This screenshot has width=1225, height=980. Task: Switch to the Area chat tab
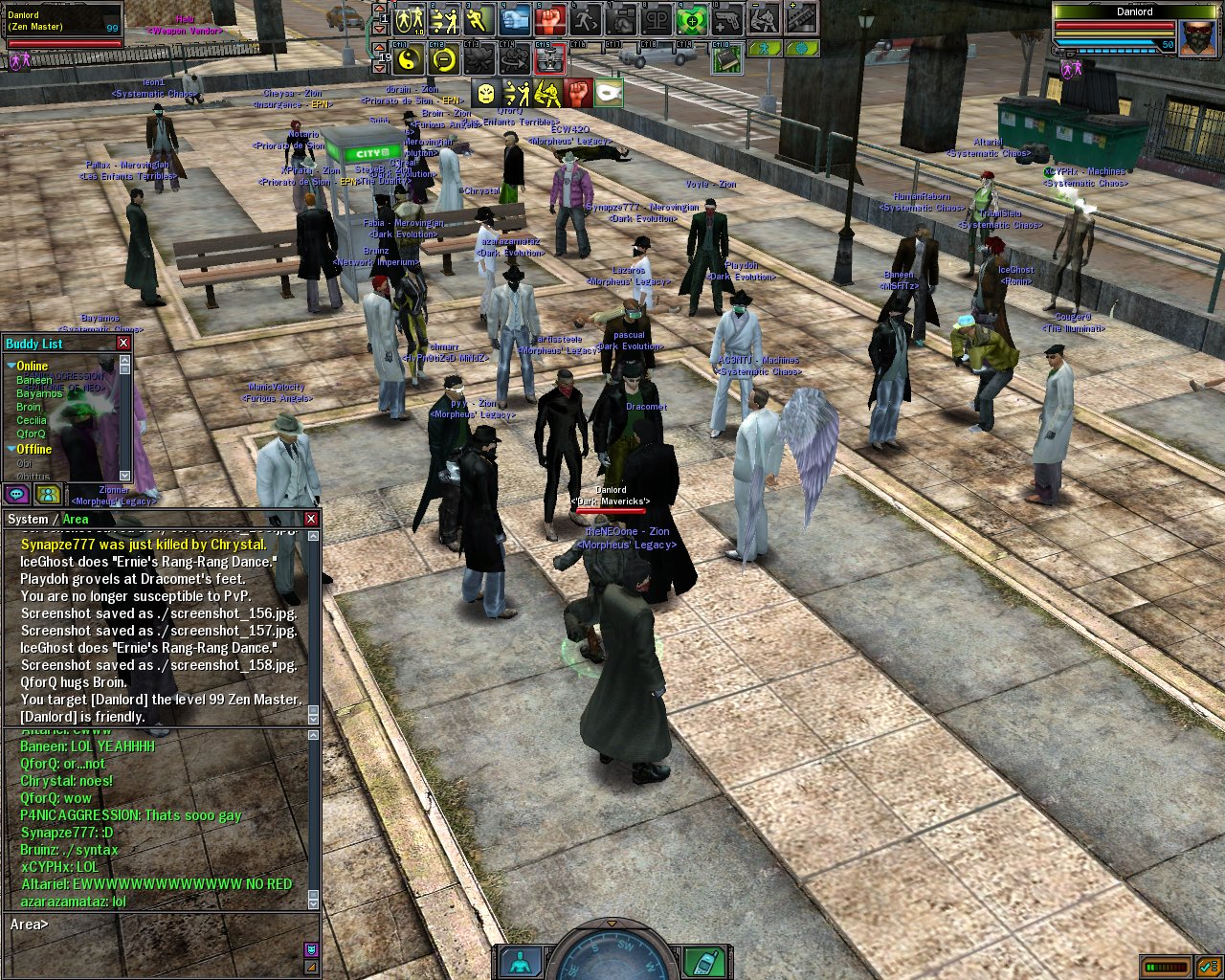pyautogui.click(x=76, y=520)
